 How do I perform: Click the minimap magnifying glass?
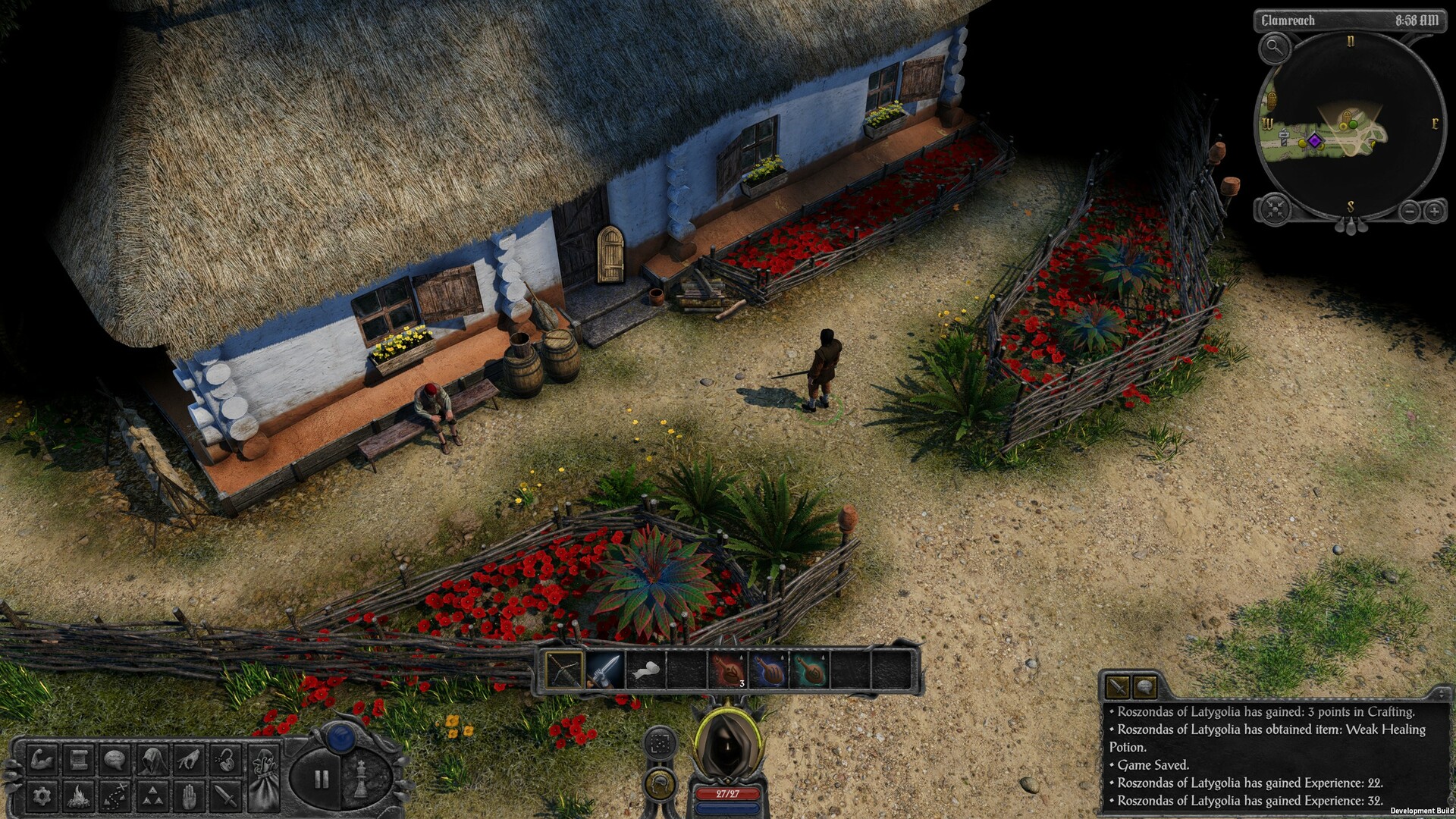coord(1275,49)
